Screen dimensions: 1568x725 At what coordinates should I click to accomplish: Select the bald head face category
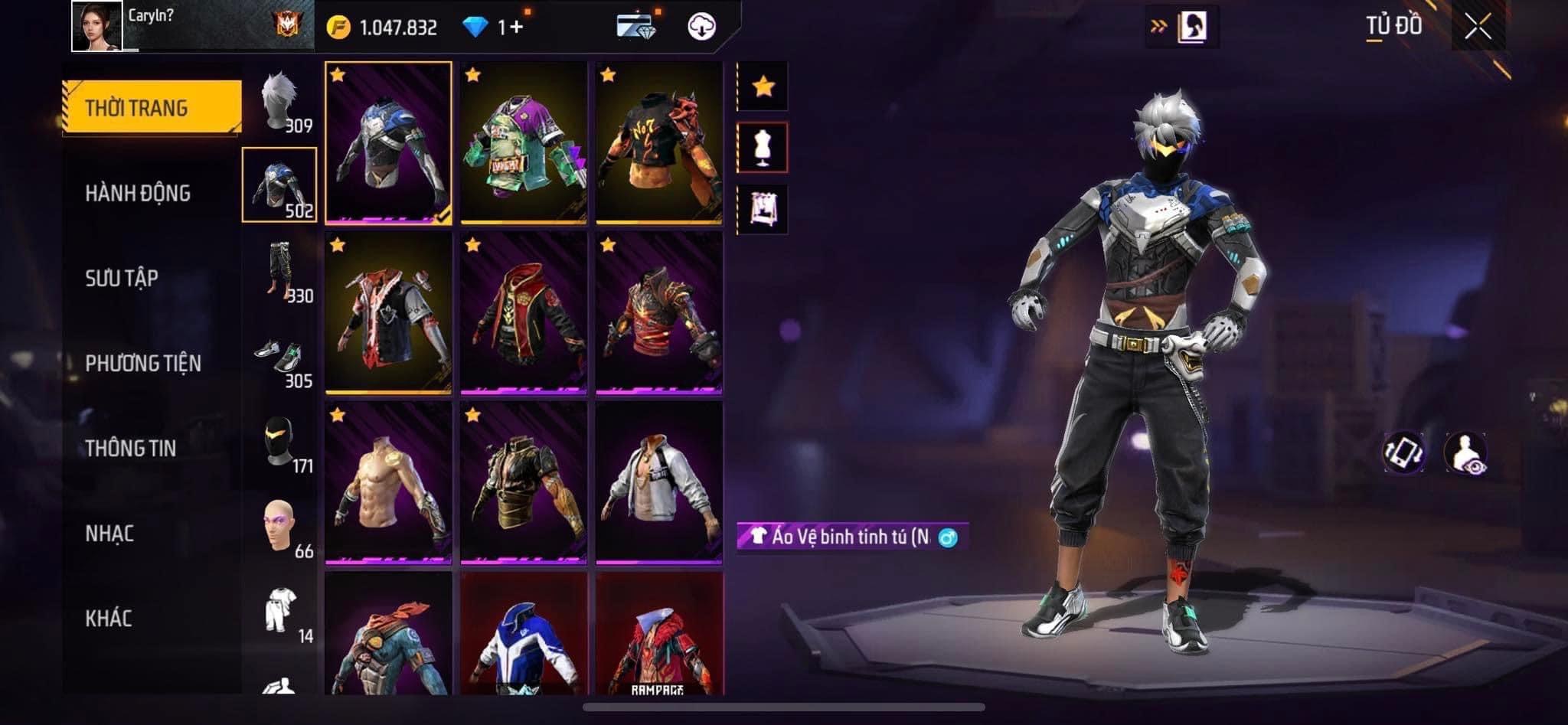(x=279, y=528)
